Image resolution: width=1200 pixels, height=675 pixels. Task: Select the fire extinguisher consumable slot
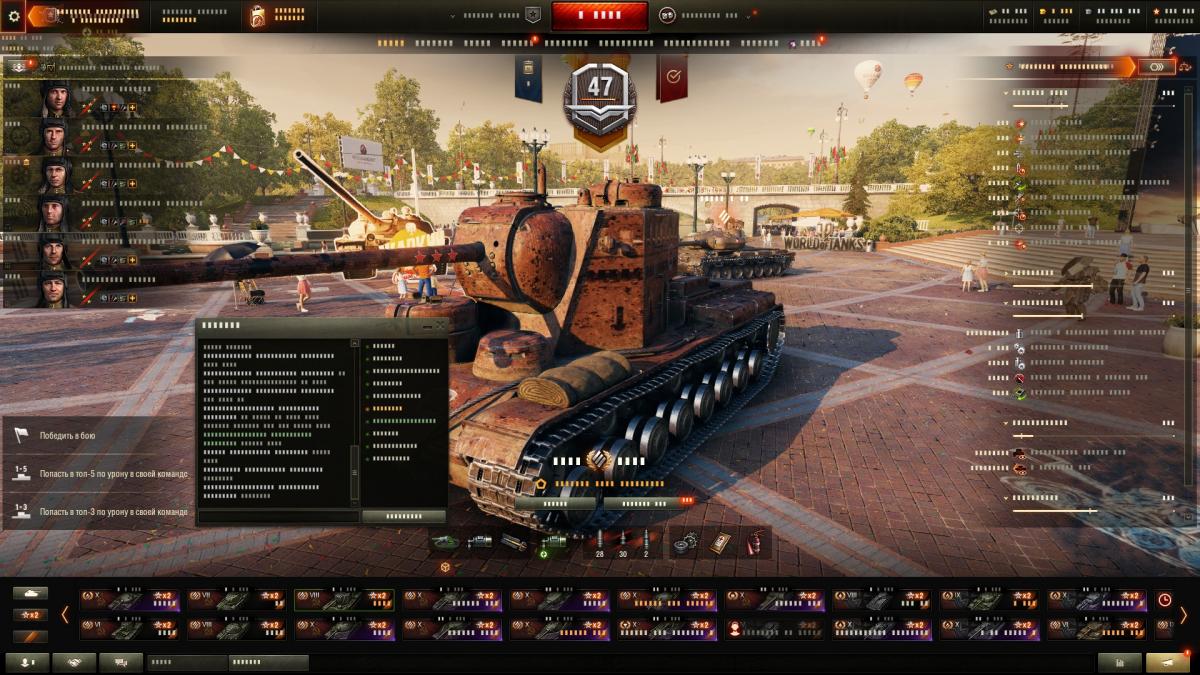(756, 542)
